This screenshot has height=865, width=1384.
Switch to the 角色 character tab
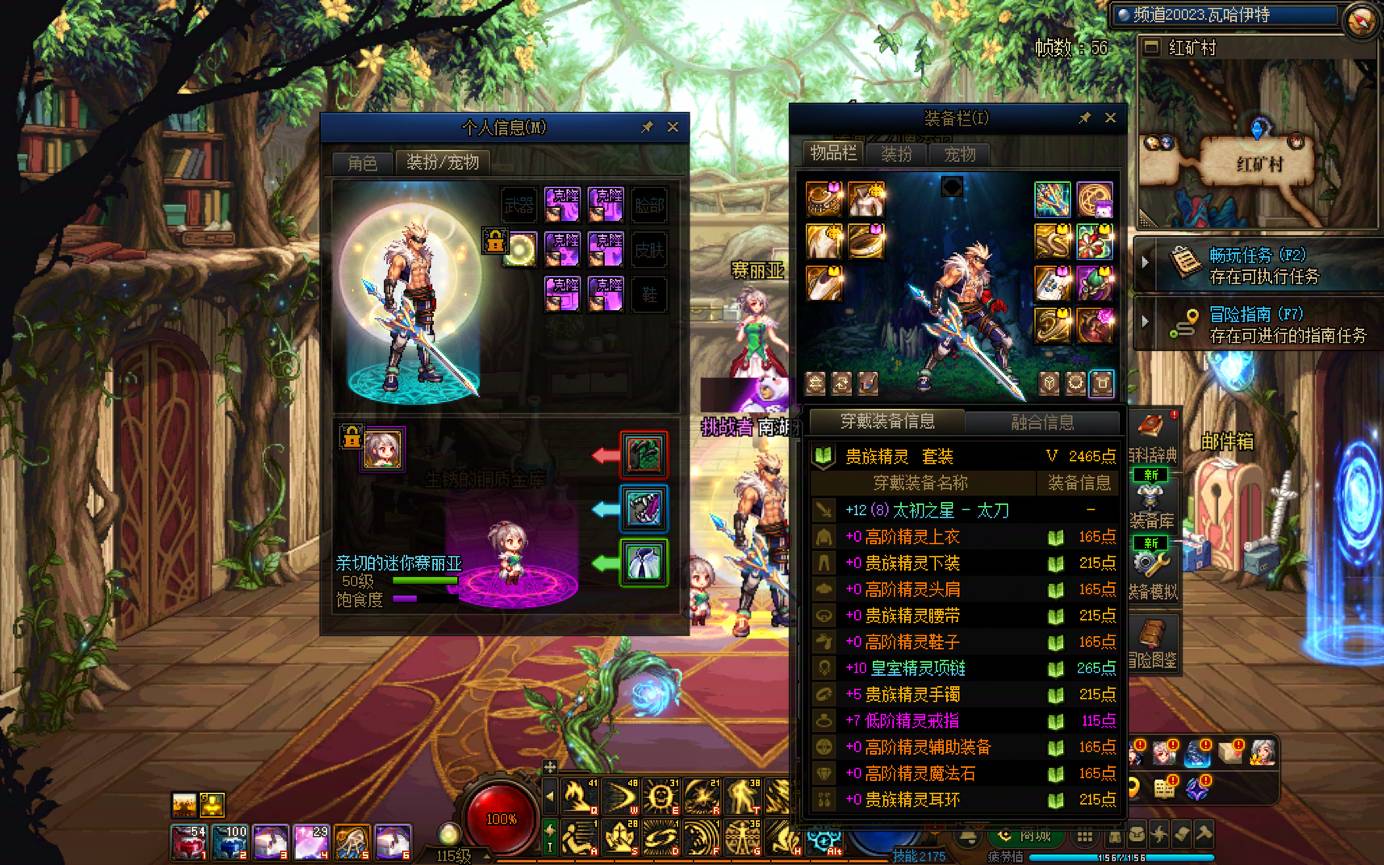pyautogui.click(x=362, y=162)
